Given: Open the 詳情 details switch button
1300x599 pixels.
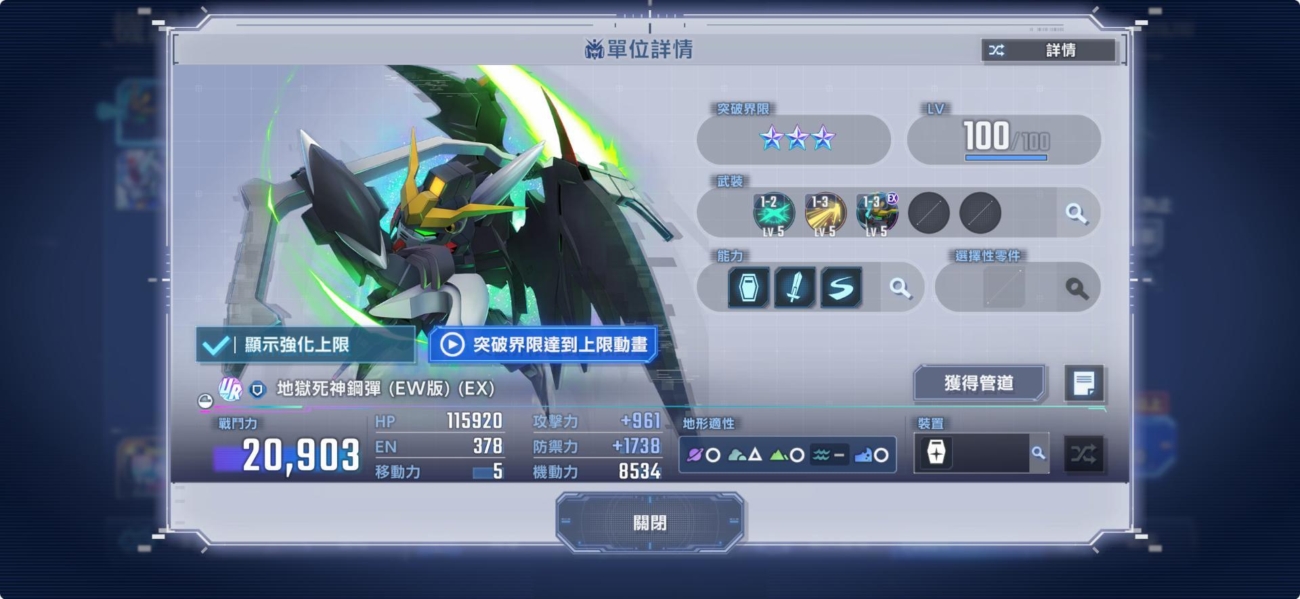Looking at the screenshot, I should click(1048, 50).
